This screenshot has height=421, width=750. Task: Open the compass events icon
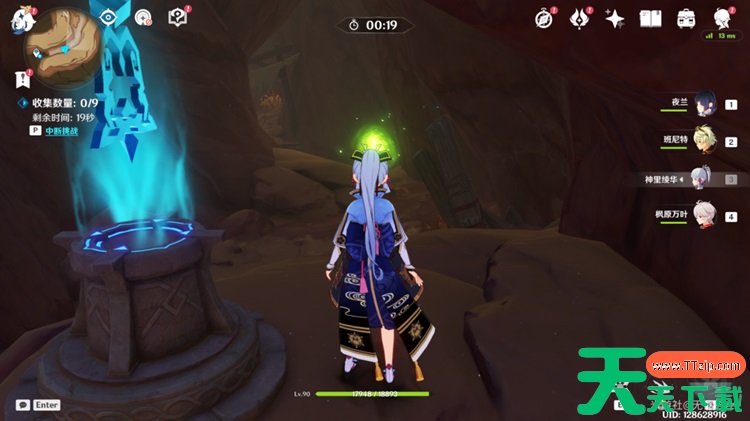pos(544,19)
